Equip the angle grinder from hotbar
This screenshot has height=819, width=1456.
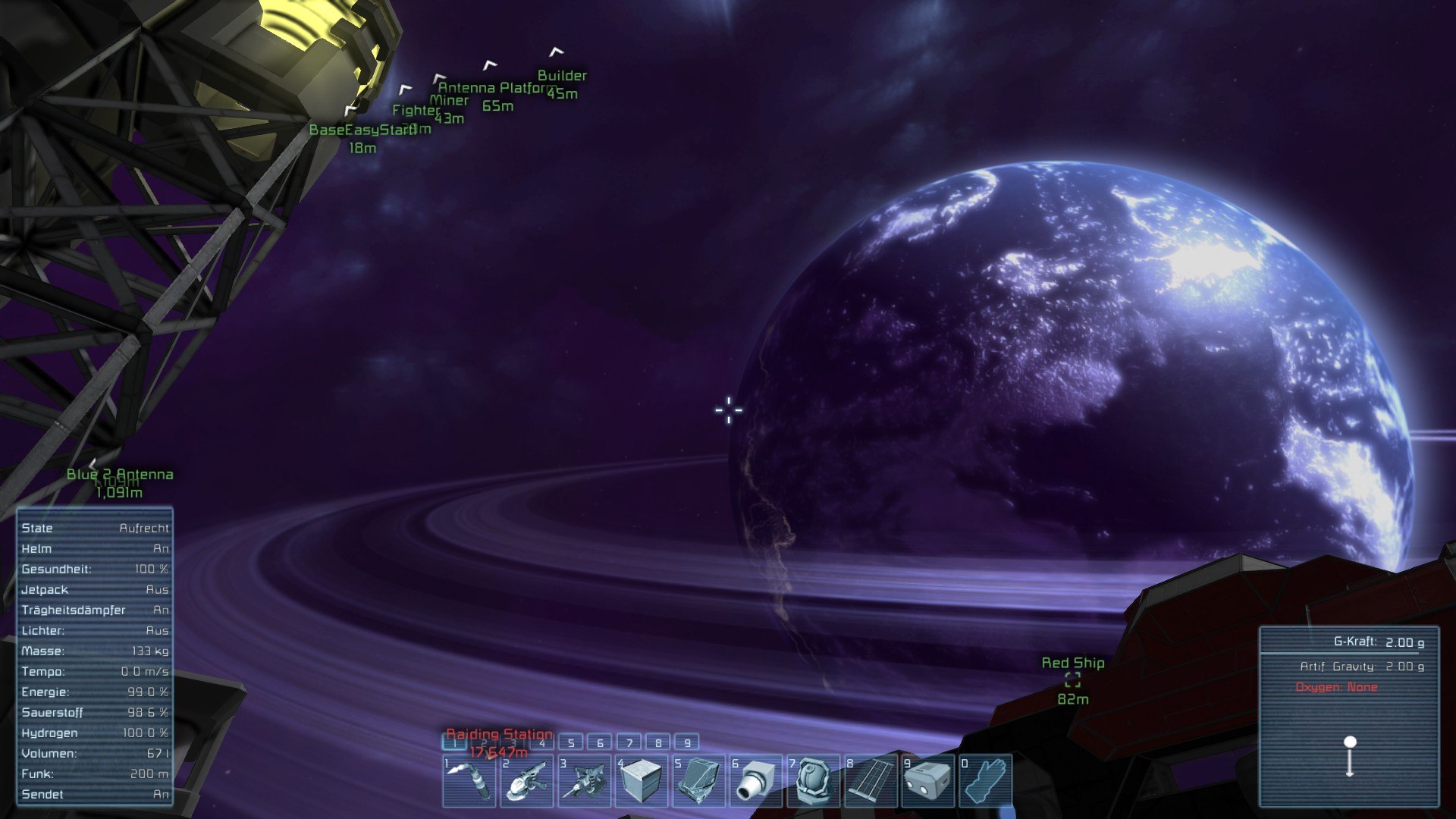pos(526,780)
